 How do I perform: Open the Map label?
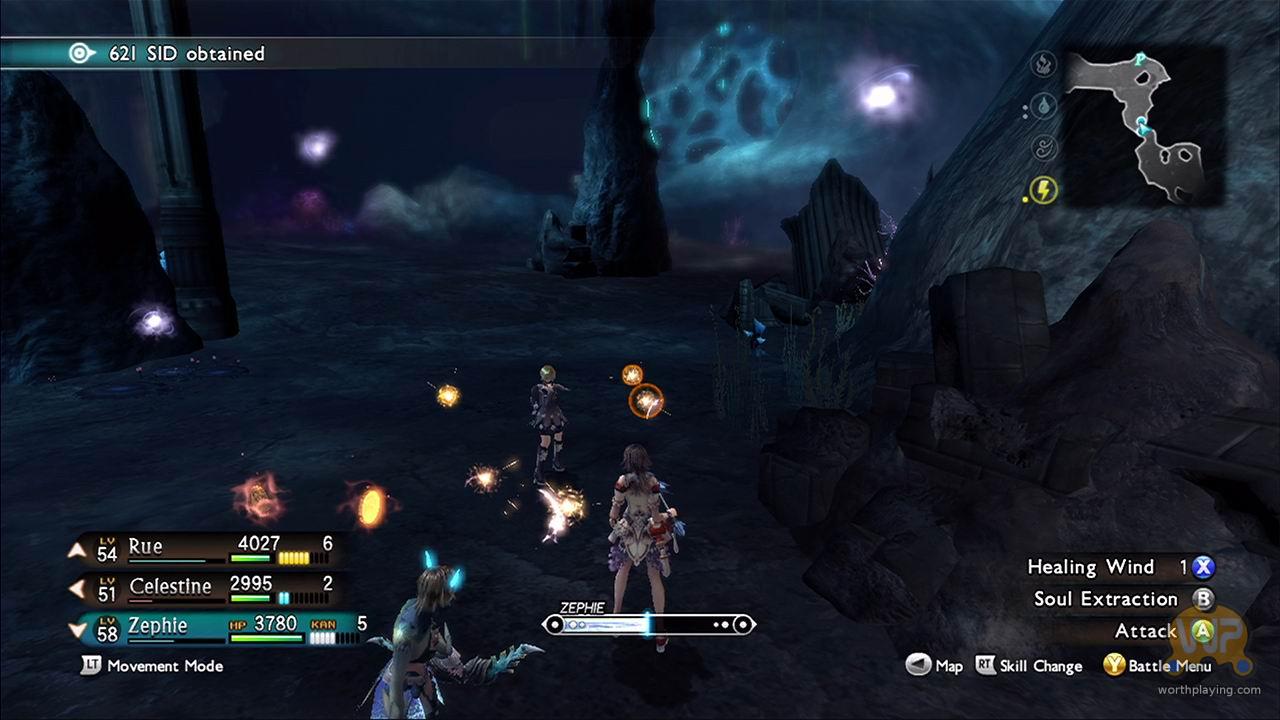948,666
